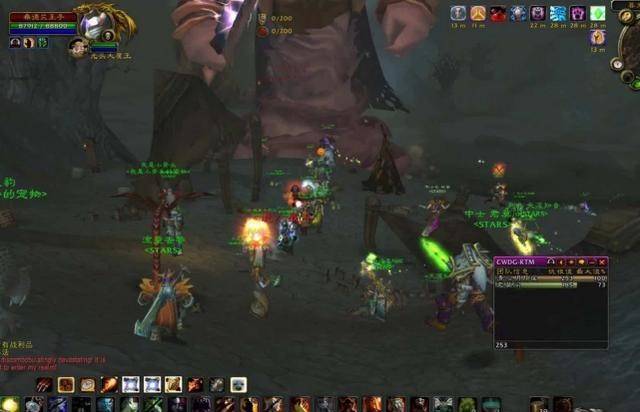The image size is (640, 412).
Task: Click the orange trident symbol buff icon
Action: [478, 13]
